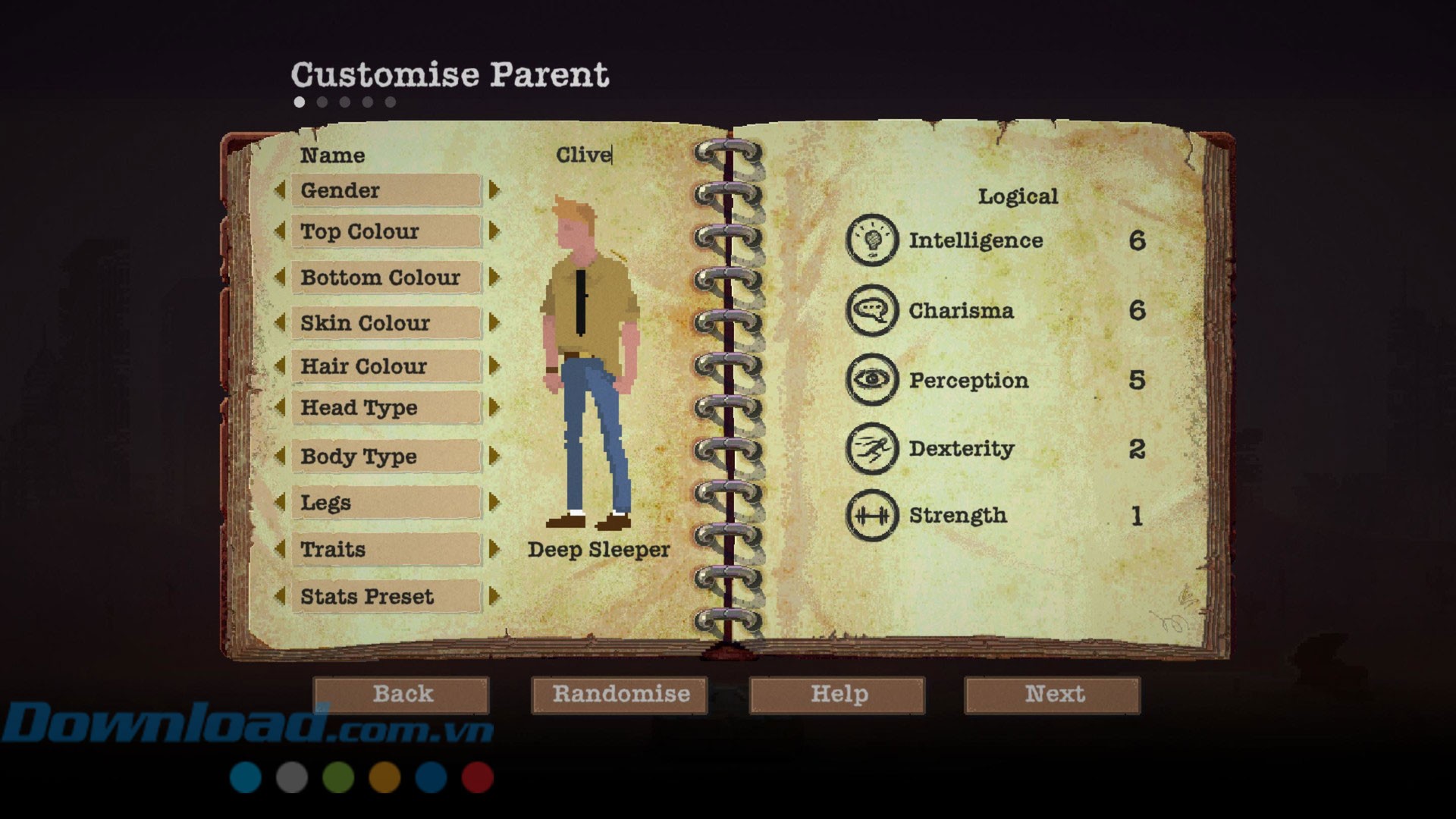Image resolution: width=1456 pixels, height=819 pixels.
Task: Select previous Head Type with left arrow
Action: (x=280, y=407)
